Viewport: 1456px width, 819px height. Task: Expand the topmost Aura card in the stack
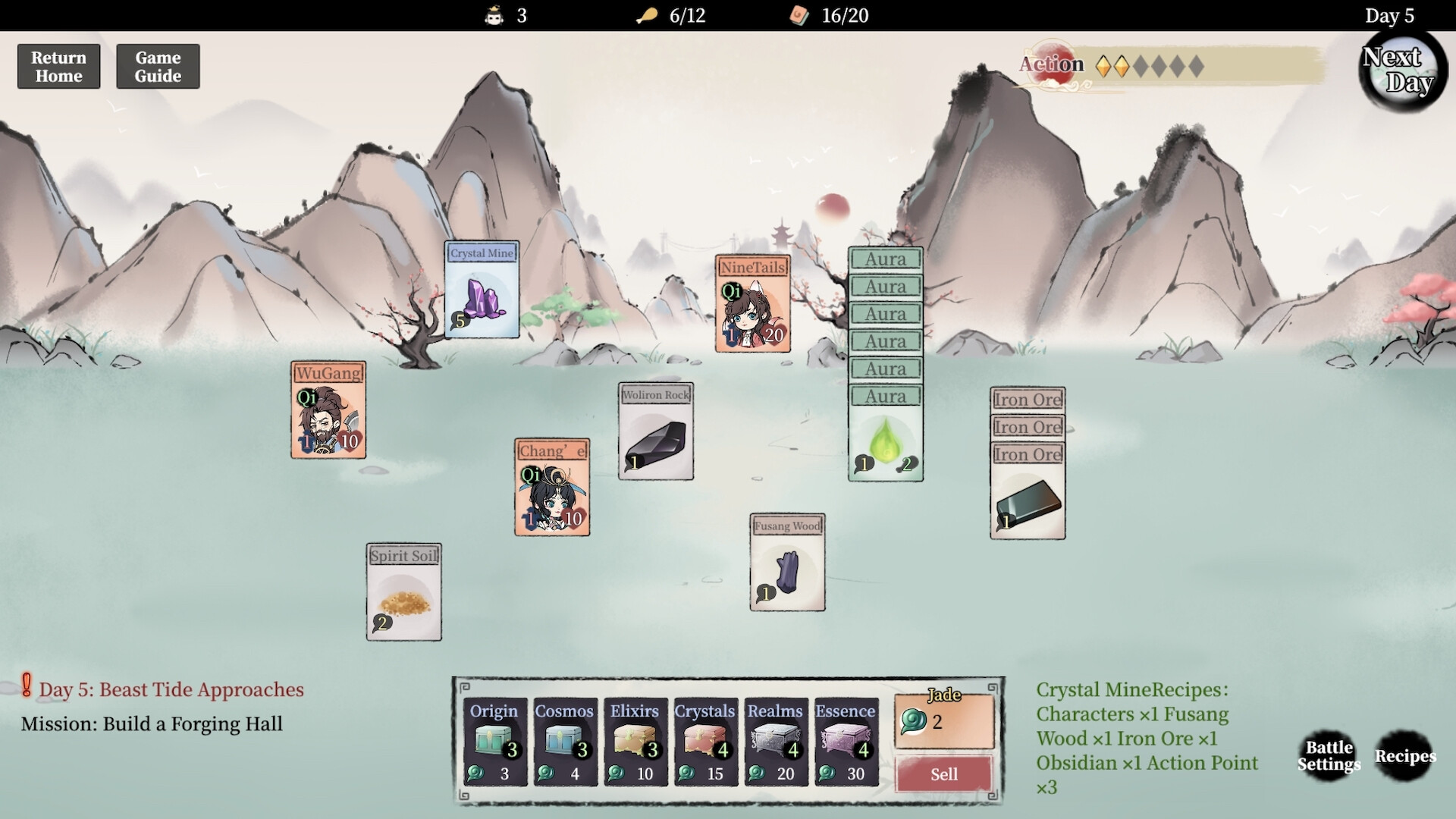(885, 259)
